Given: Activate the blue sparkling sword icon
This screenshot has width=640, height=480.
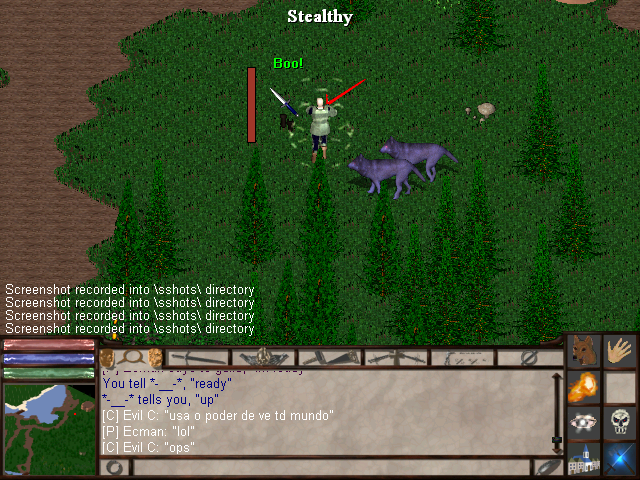Looking at the screenshot, I should pyautogui.click(x=622, y=458).
